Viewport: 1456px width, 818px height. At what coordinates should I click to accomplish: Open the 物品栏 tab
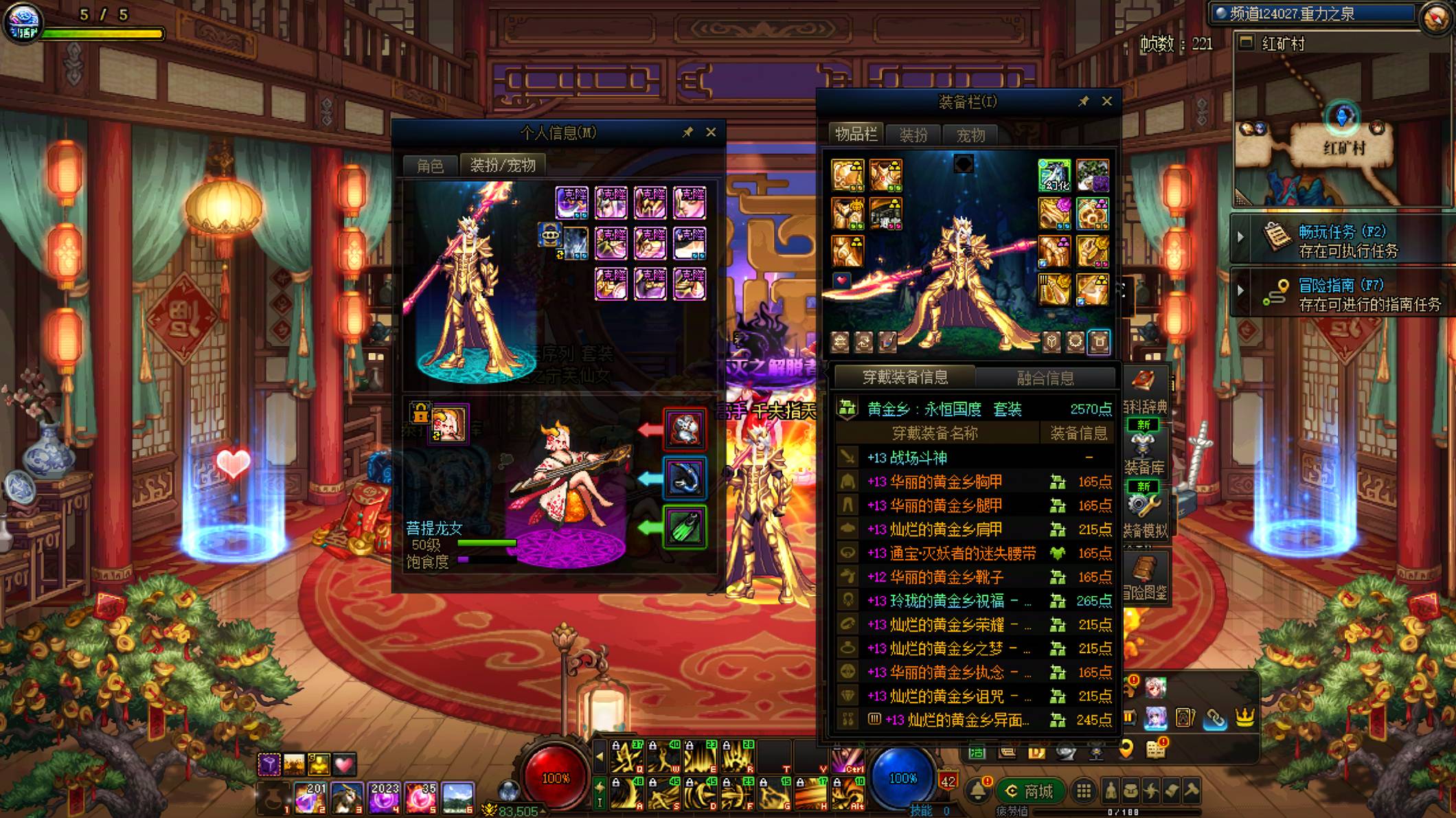click(x=855, y=135)
